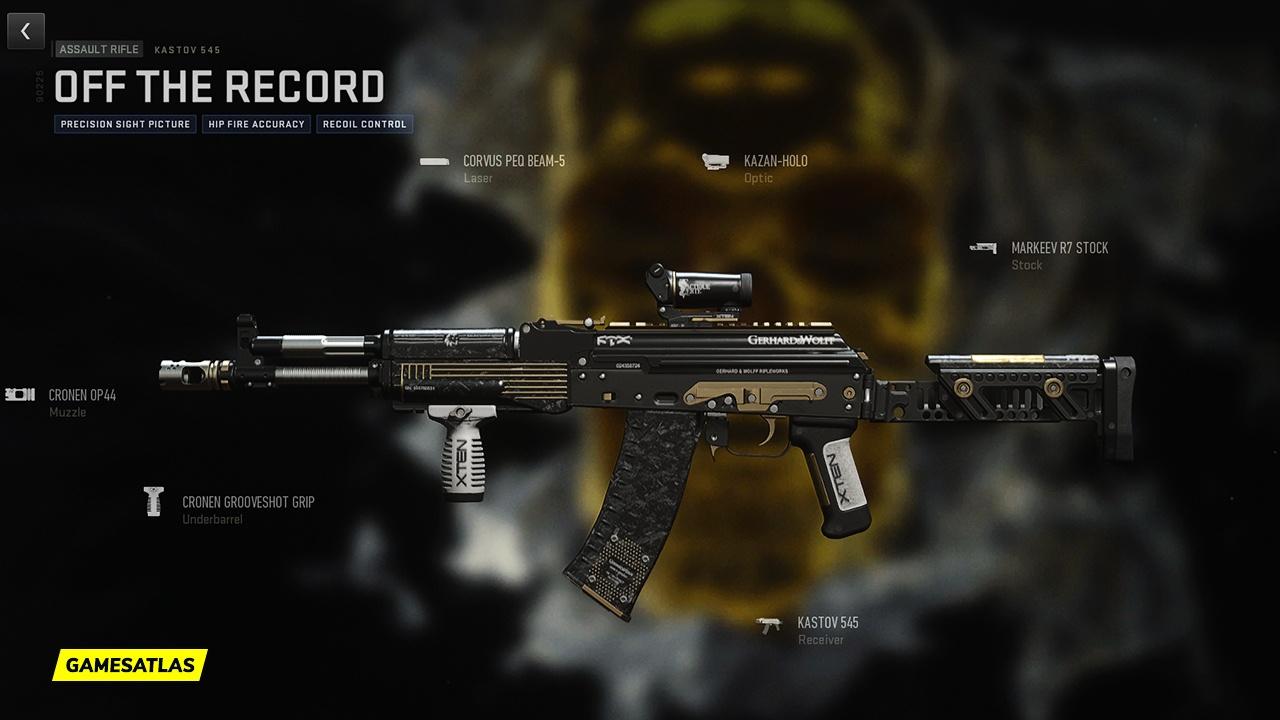Go back using the arrow button
This screenshot has width=1280, height=720.
[26, 31]
